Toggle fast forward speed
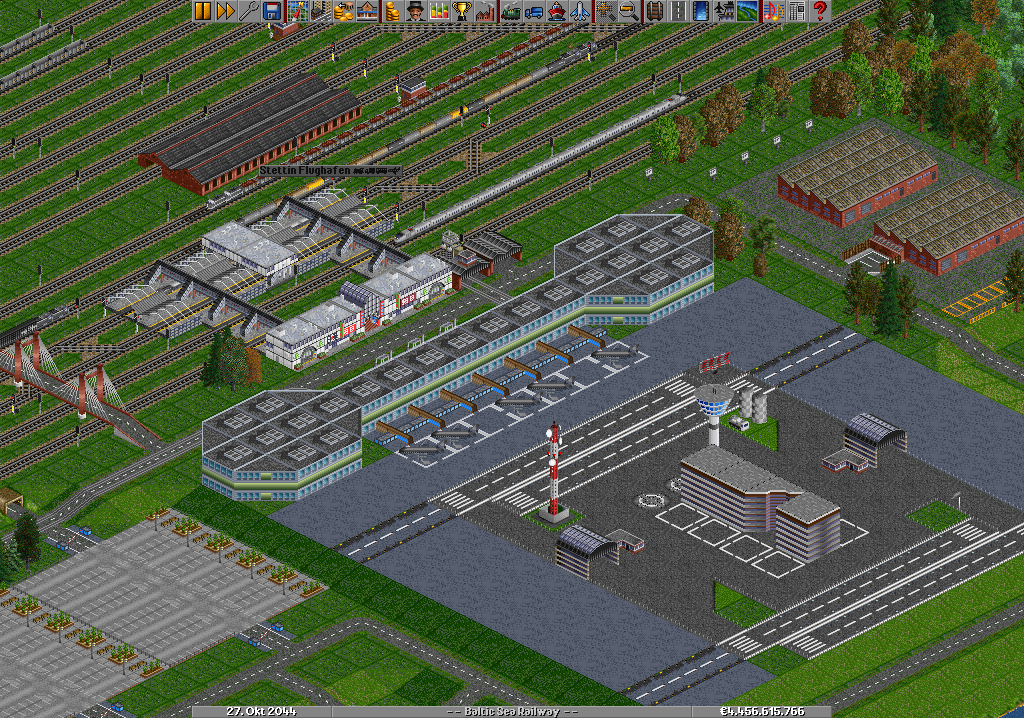The width and height of the screenshot is (1024, 718). pos(224,11)
